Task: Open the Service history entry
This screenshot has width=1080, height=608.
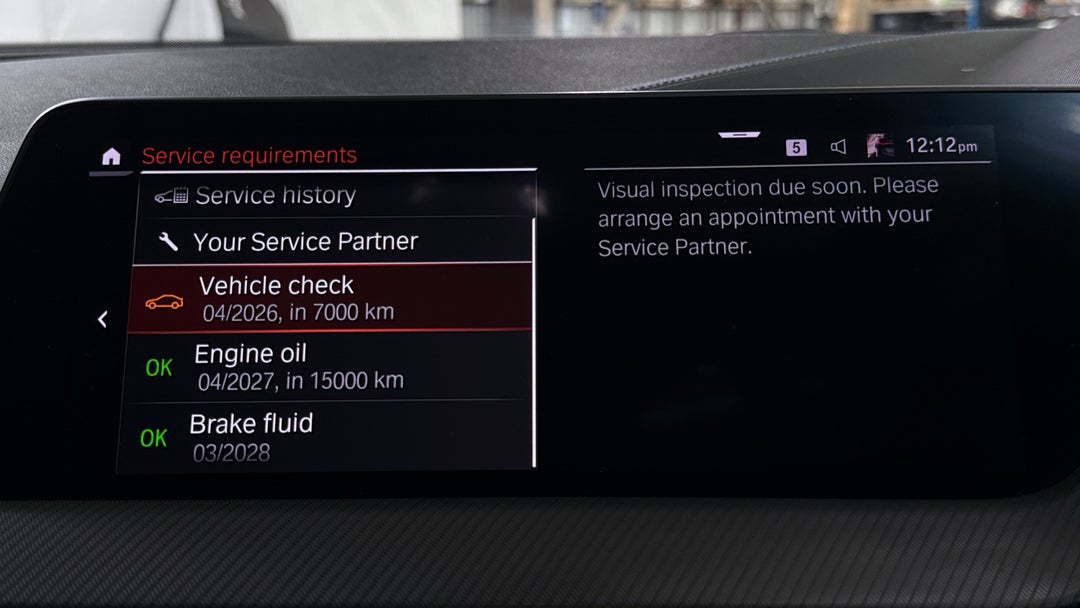Action: tap(275, 196)
